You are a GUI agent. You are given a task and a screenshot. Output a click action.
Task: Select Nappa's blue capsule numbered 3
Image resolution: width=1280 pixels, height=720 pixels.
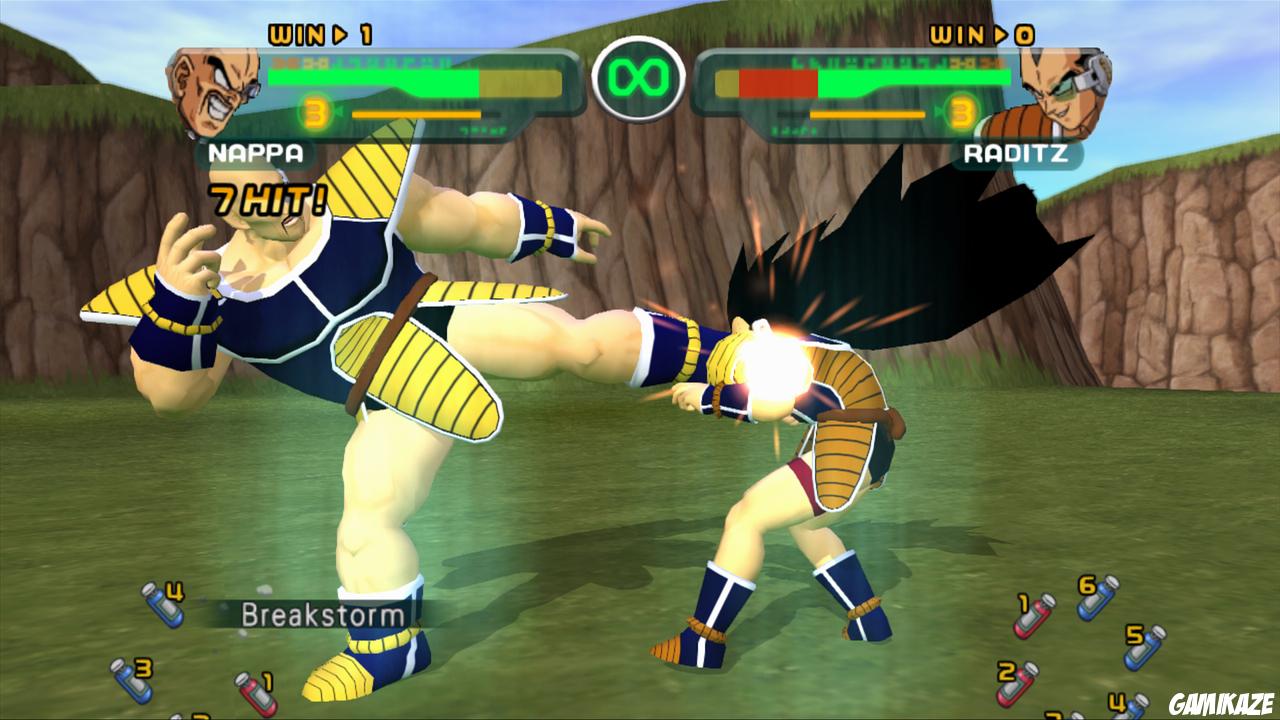point(131,684)
